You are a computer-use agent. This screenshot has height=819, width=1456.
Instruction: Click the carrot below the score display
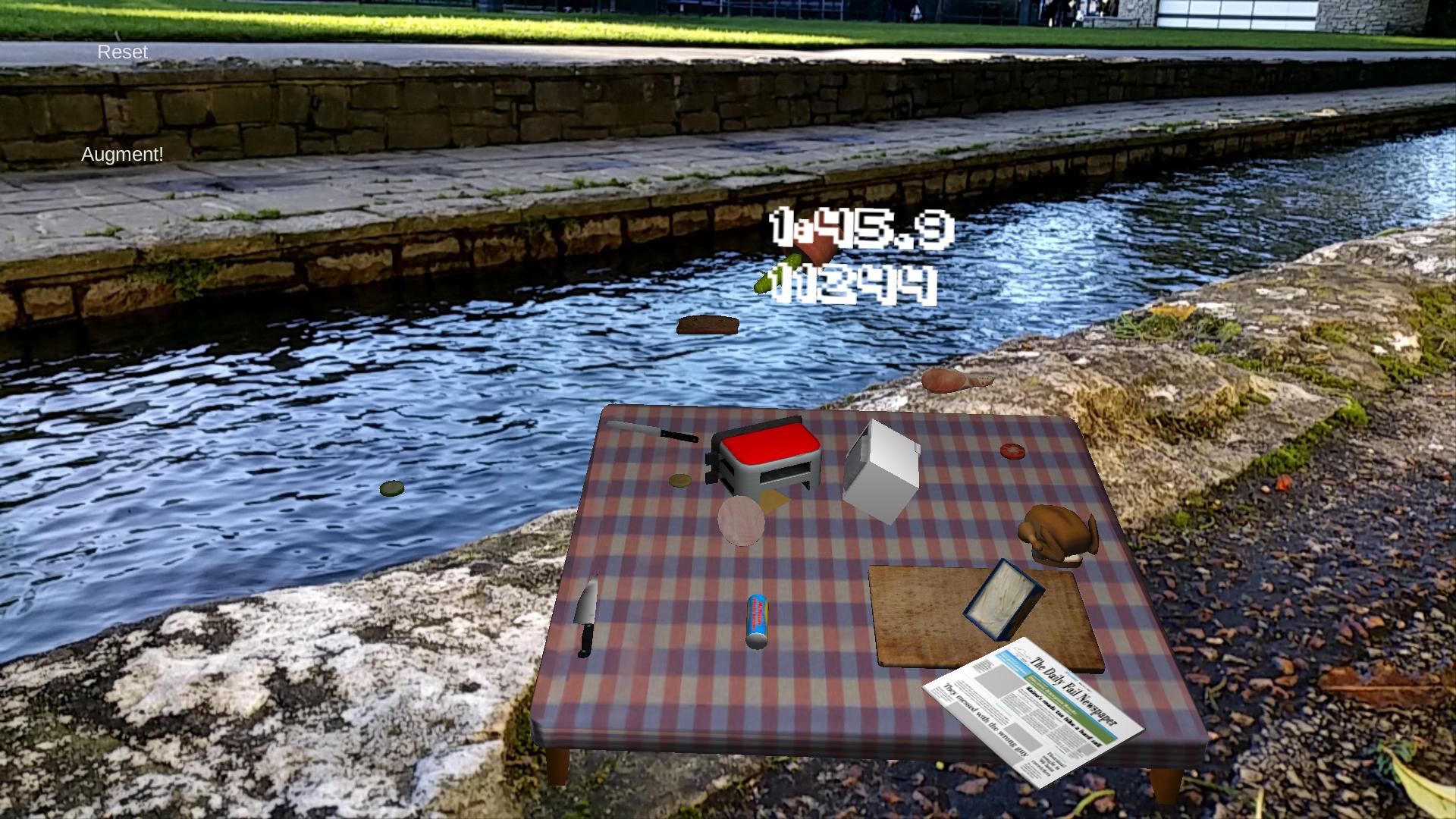[x=819, y=254]
